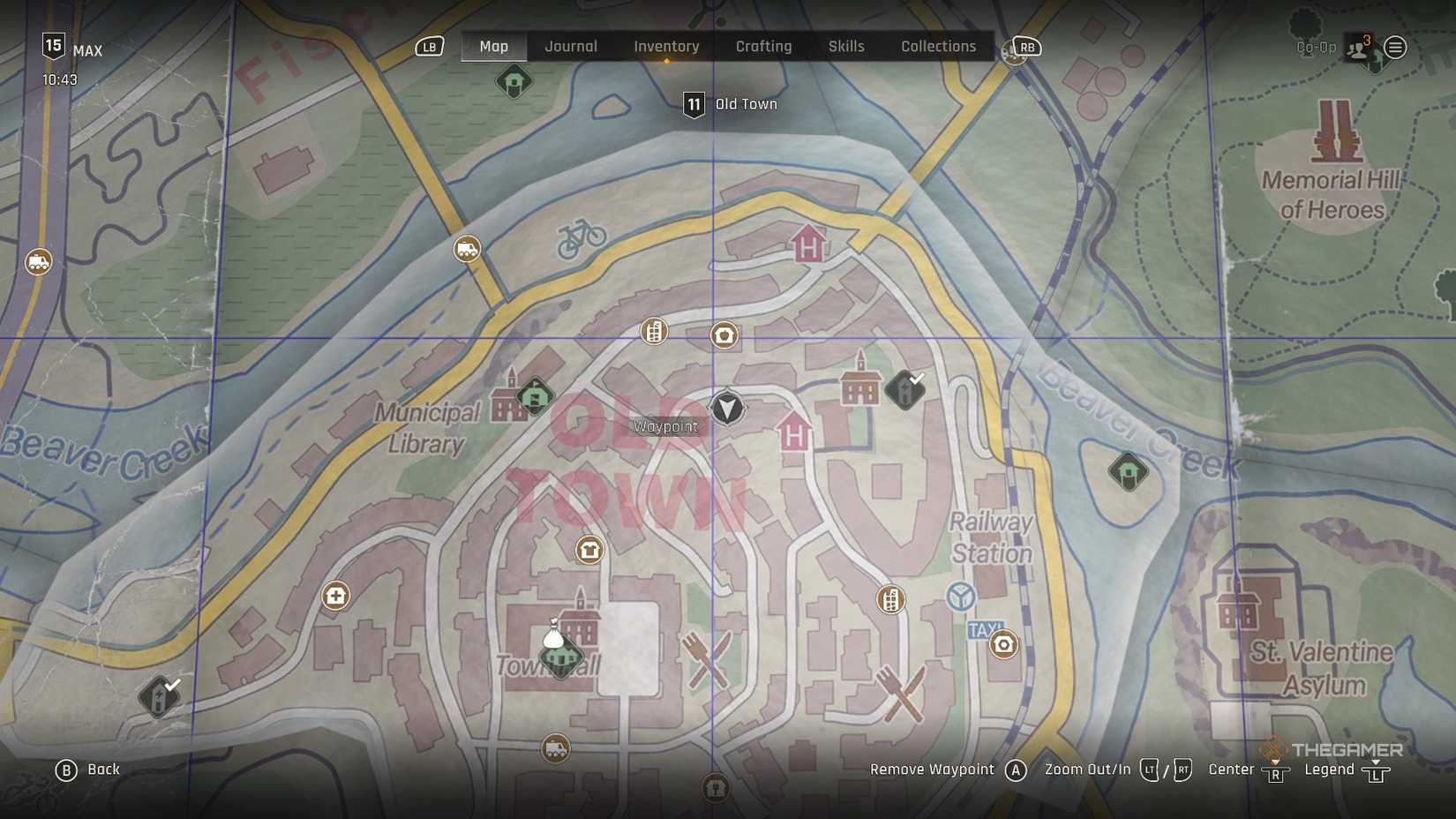Click the bicycle icon on the northern road
Viewport: 1456px width, 819px height.
click(581, 237)
